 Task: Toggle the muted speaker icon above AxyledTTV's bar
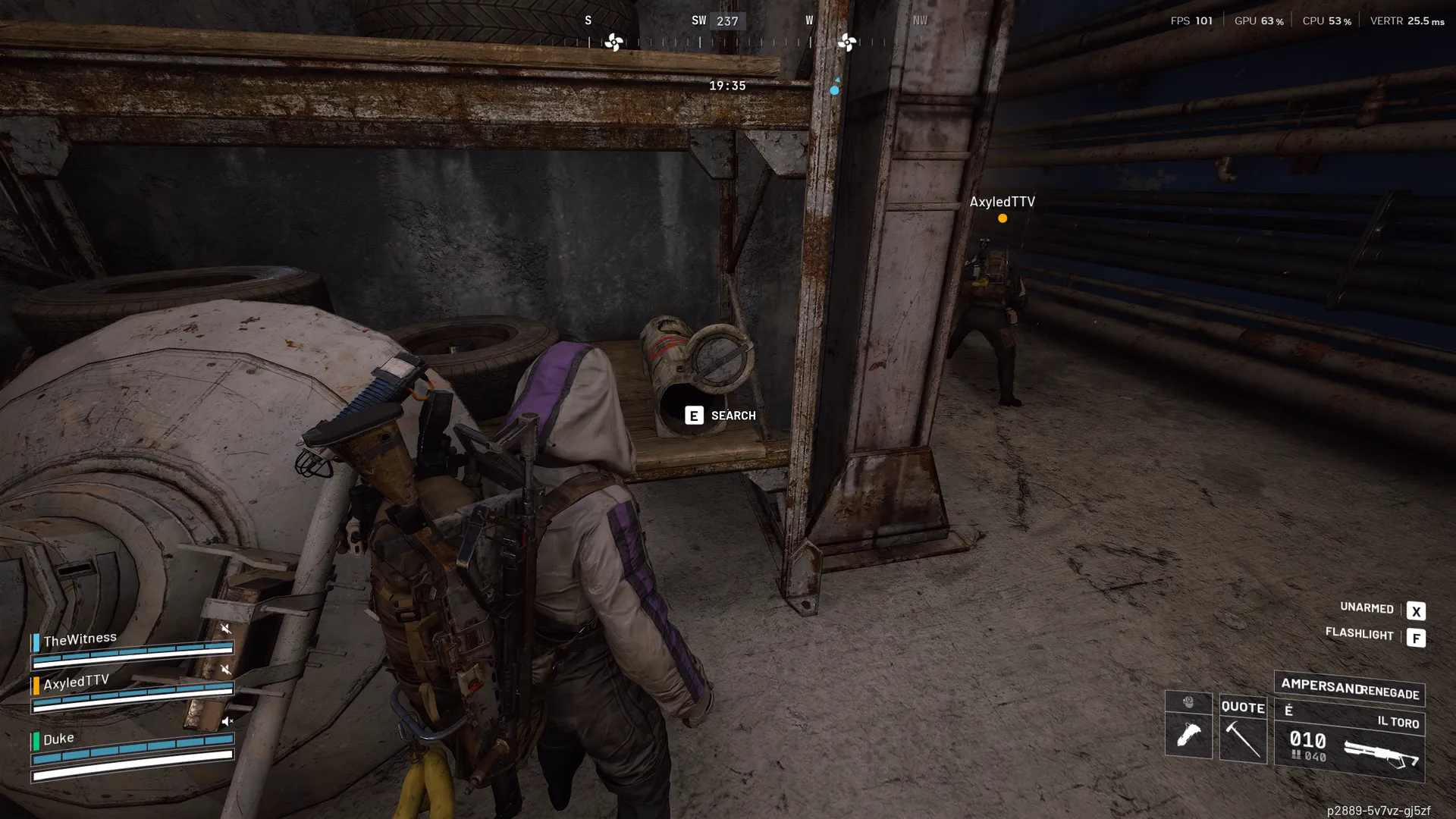click(225, 669)
